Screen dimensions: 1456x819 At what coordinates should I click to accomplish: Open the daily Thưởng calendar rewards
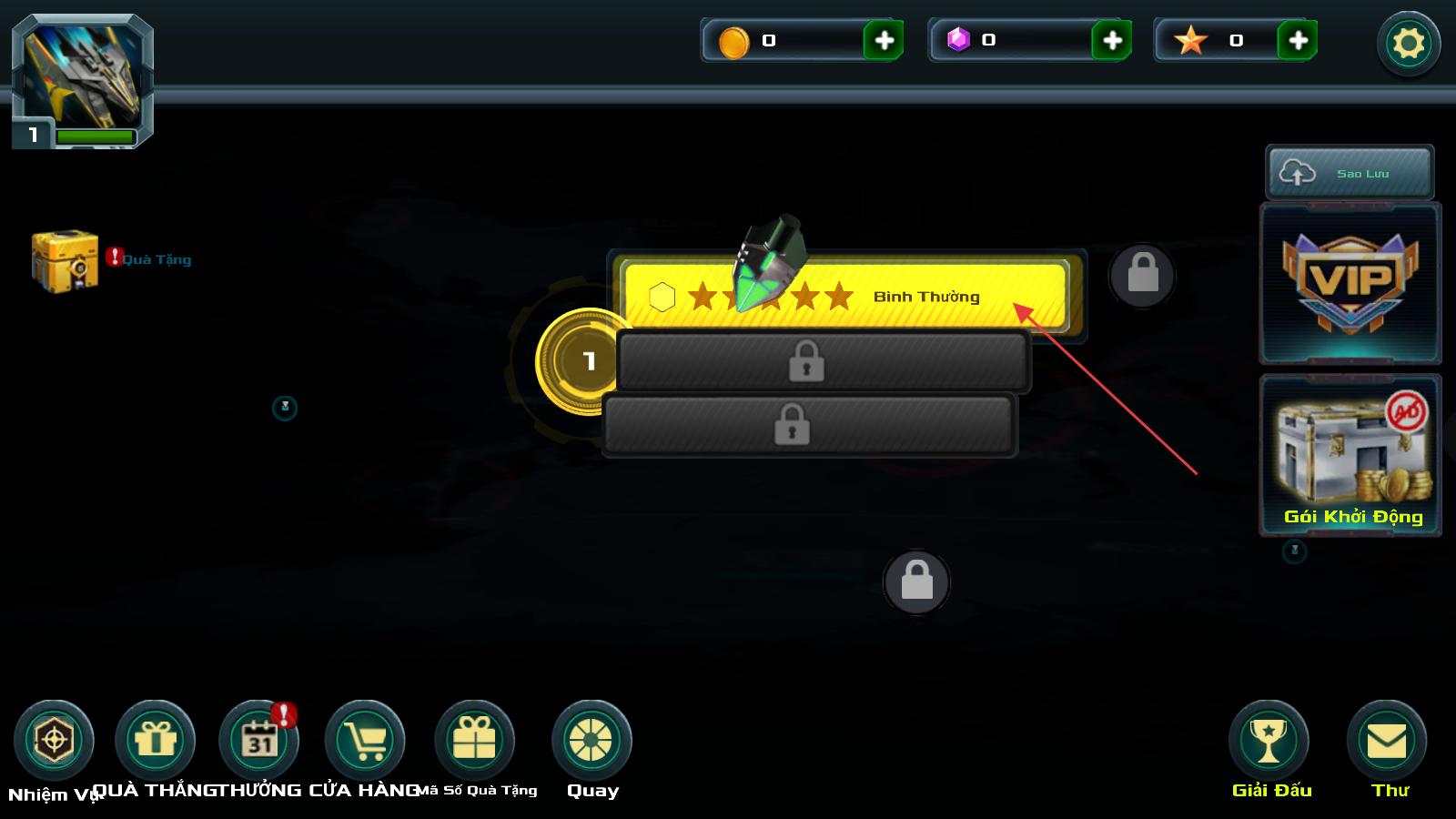tap(259, 741)
